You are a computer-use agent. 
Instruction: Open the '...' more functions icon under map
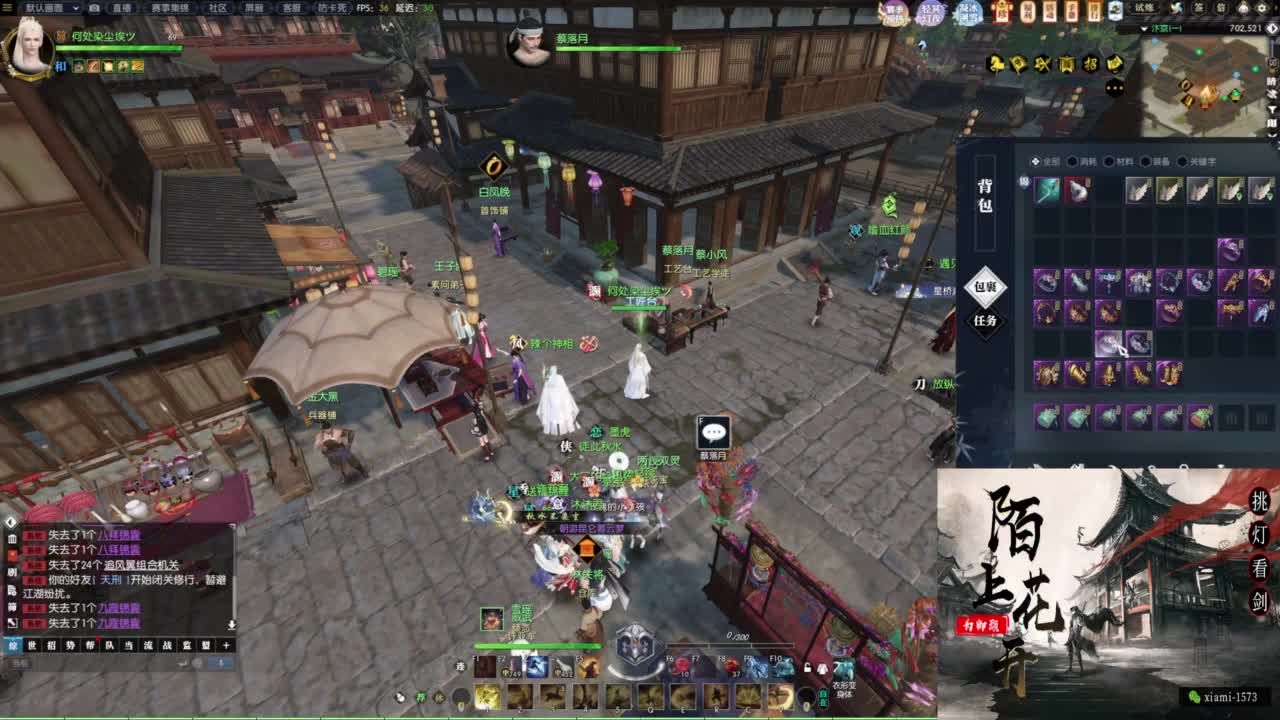[1114, 88]
